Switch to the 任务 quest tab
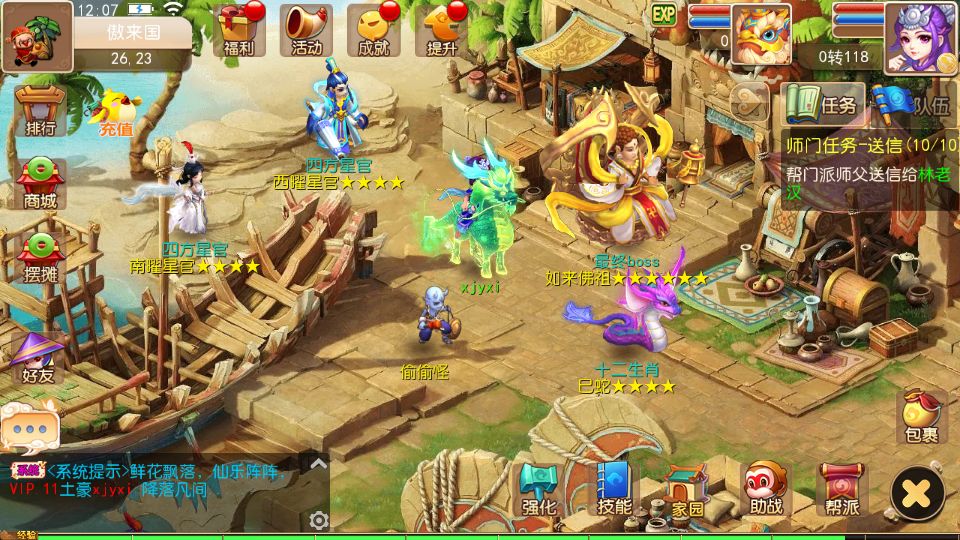Viewport: 960px width, 540px height. point(823,102)
